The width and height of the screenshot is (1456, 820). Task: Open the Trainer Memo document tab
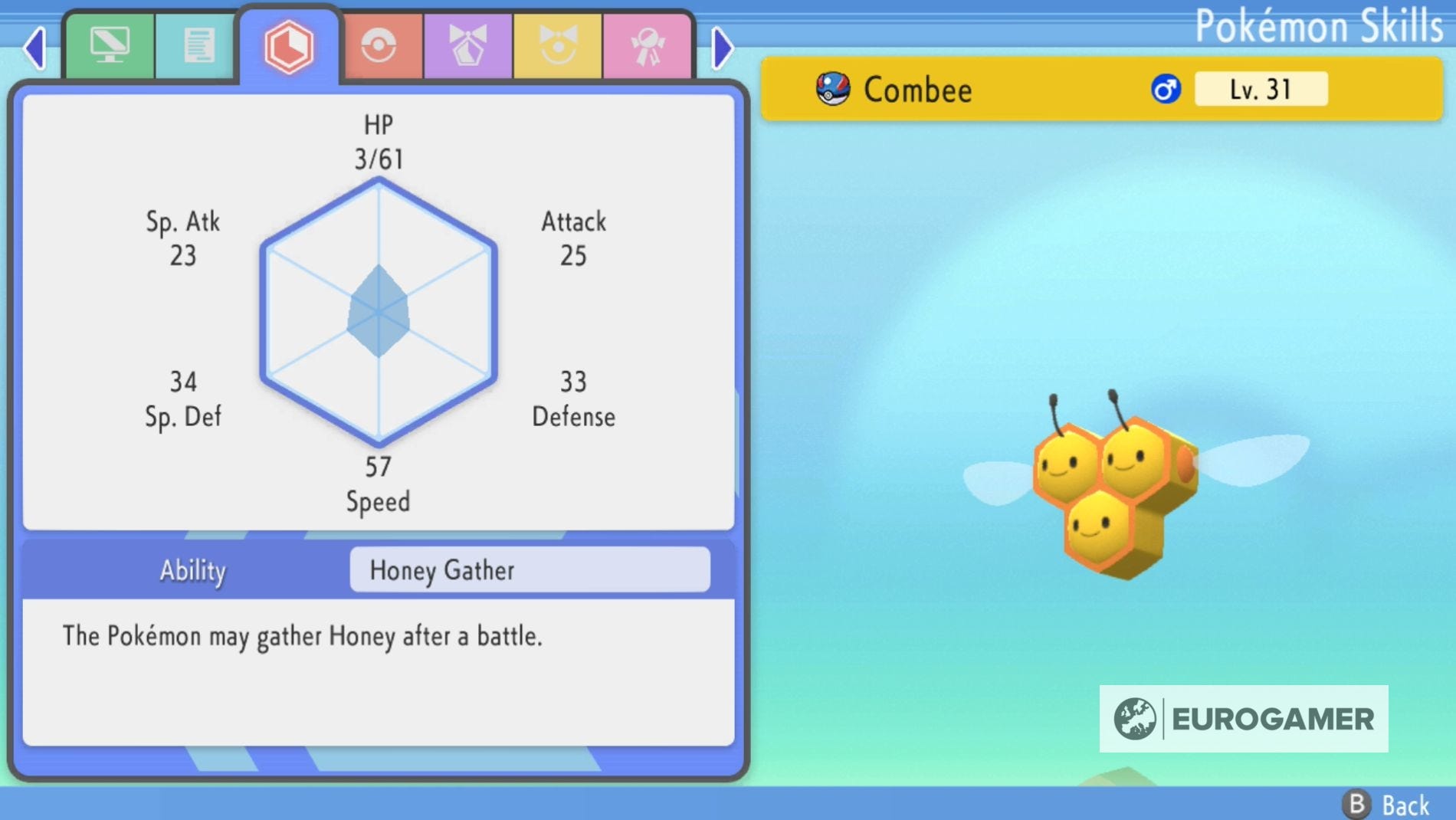198,44
